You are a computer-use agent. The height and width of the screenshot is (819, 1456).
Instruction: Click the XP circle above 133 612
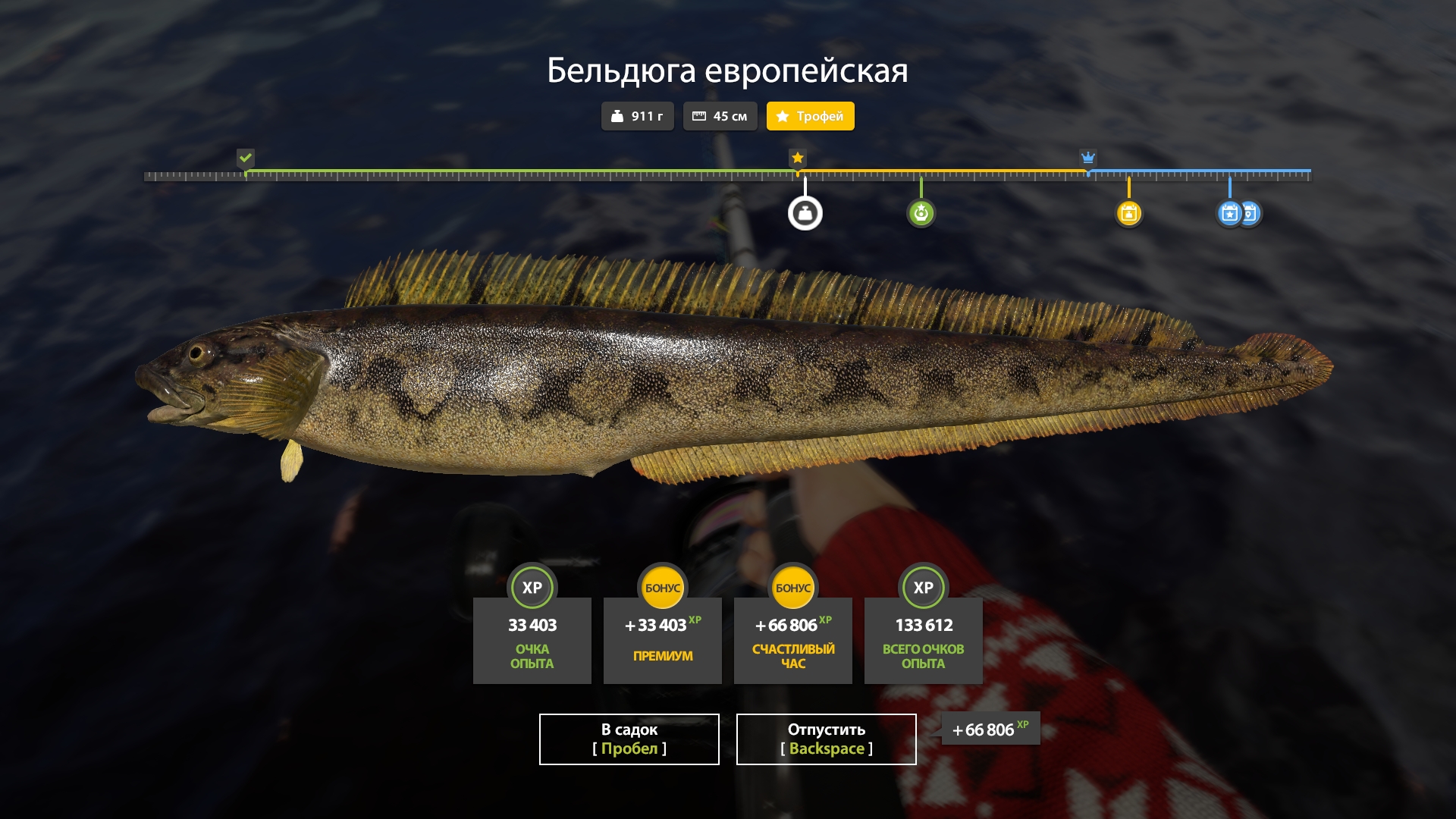[x=923, y=587]
